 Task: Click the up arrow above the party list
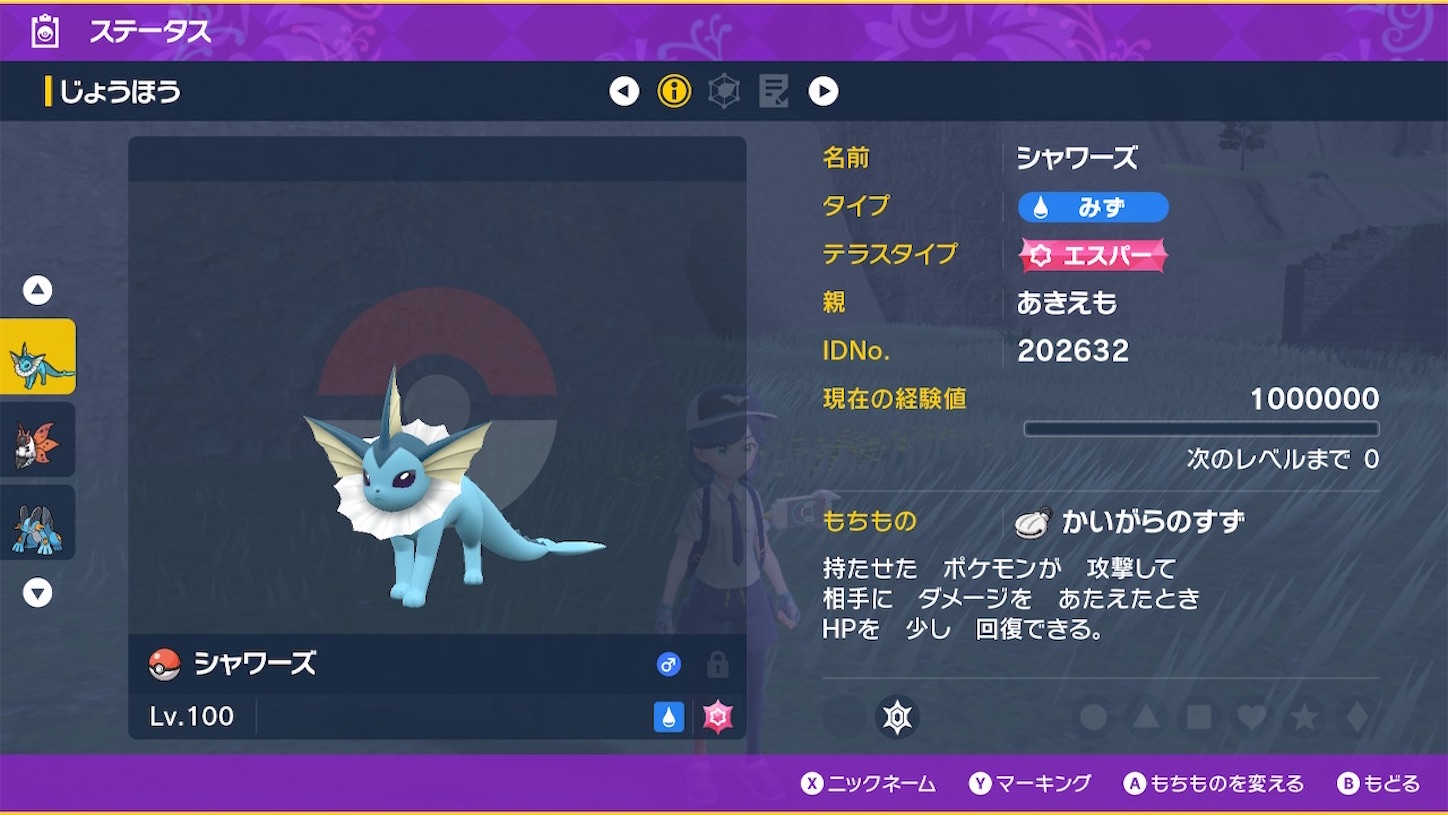point(37,289)
